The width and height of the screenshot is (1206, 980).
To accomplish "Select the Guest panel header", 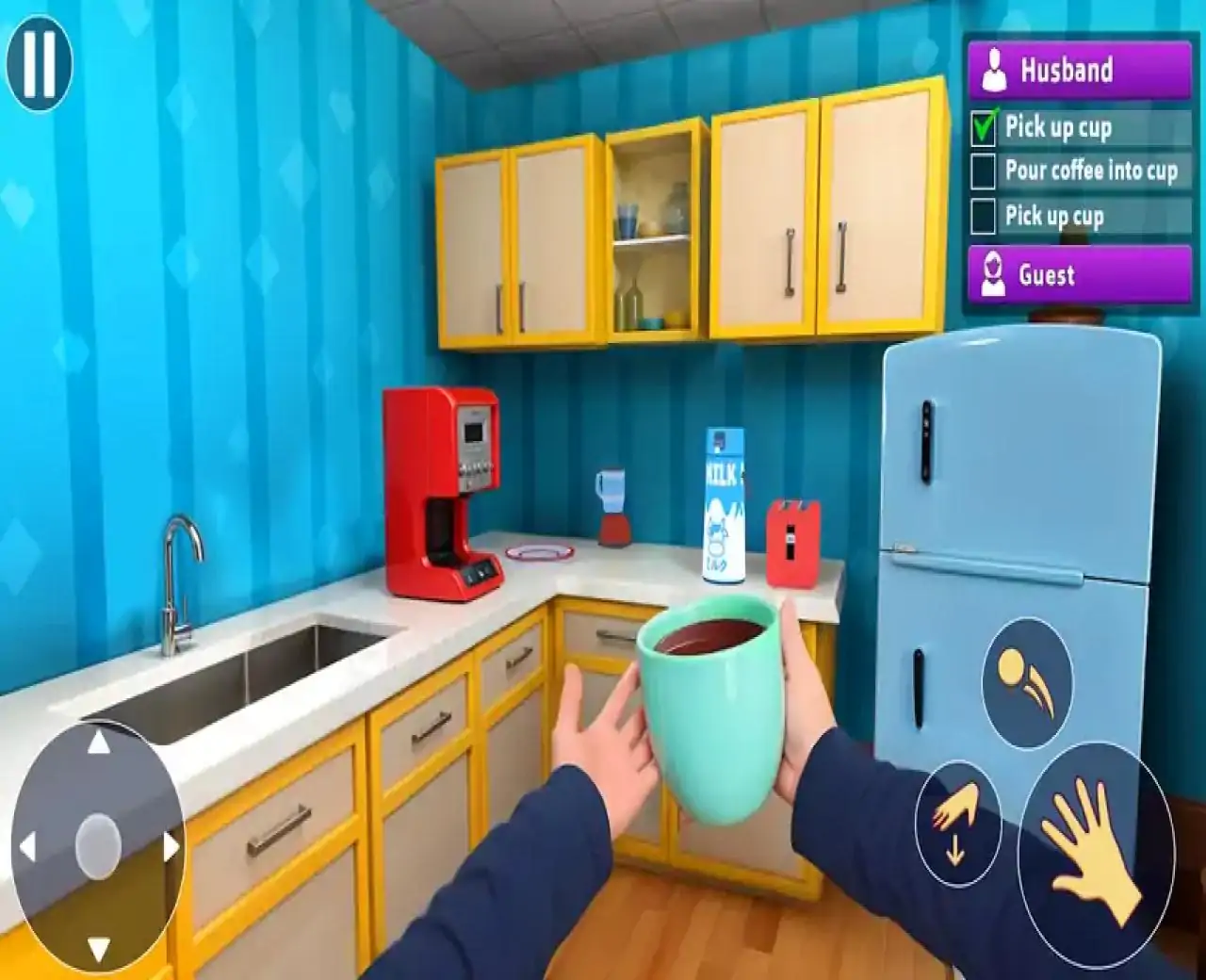I will tap(1078, 274).
